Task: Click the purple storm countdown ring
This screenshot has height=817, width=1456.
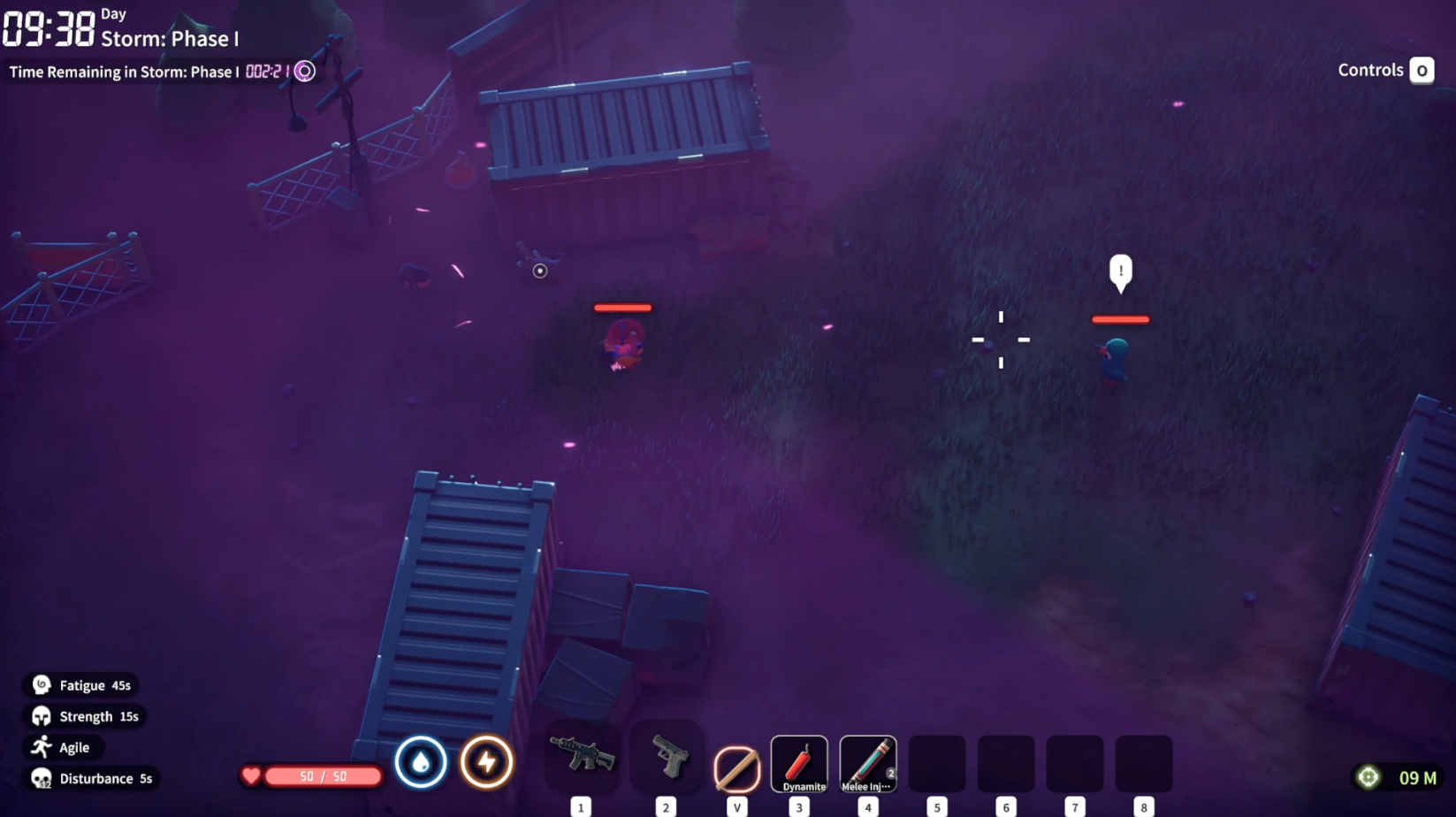Action: coord(304,71)
